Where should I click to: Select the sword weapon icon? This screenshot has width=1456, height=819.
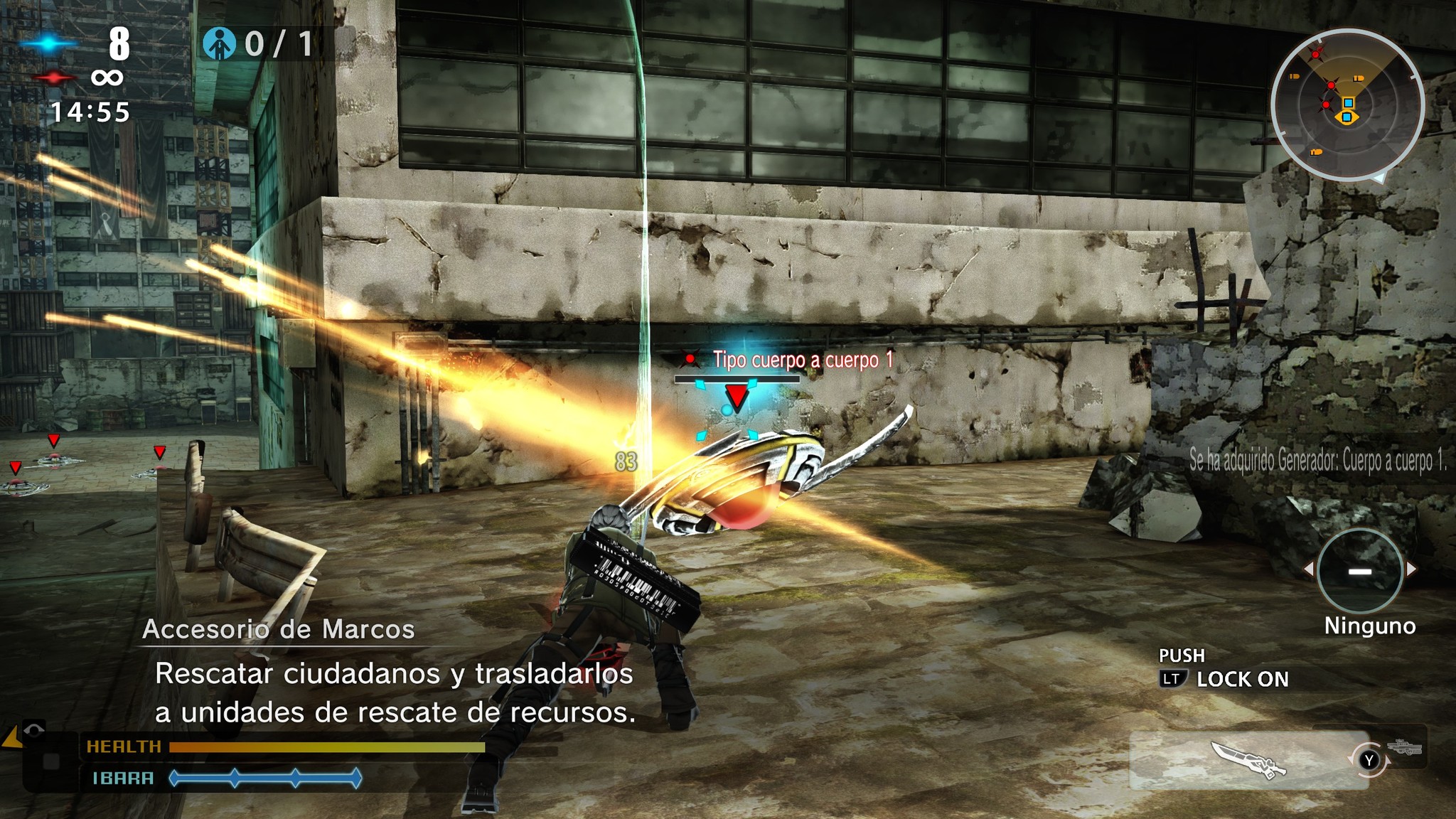1248,759
